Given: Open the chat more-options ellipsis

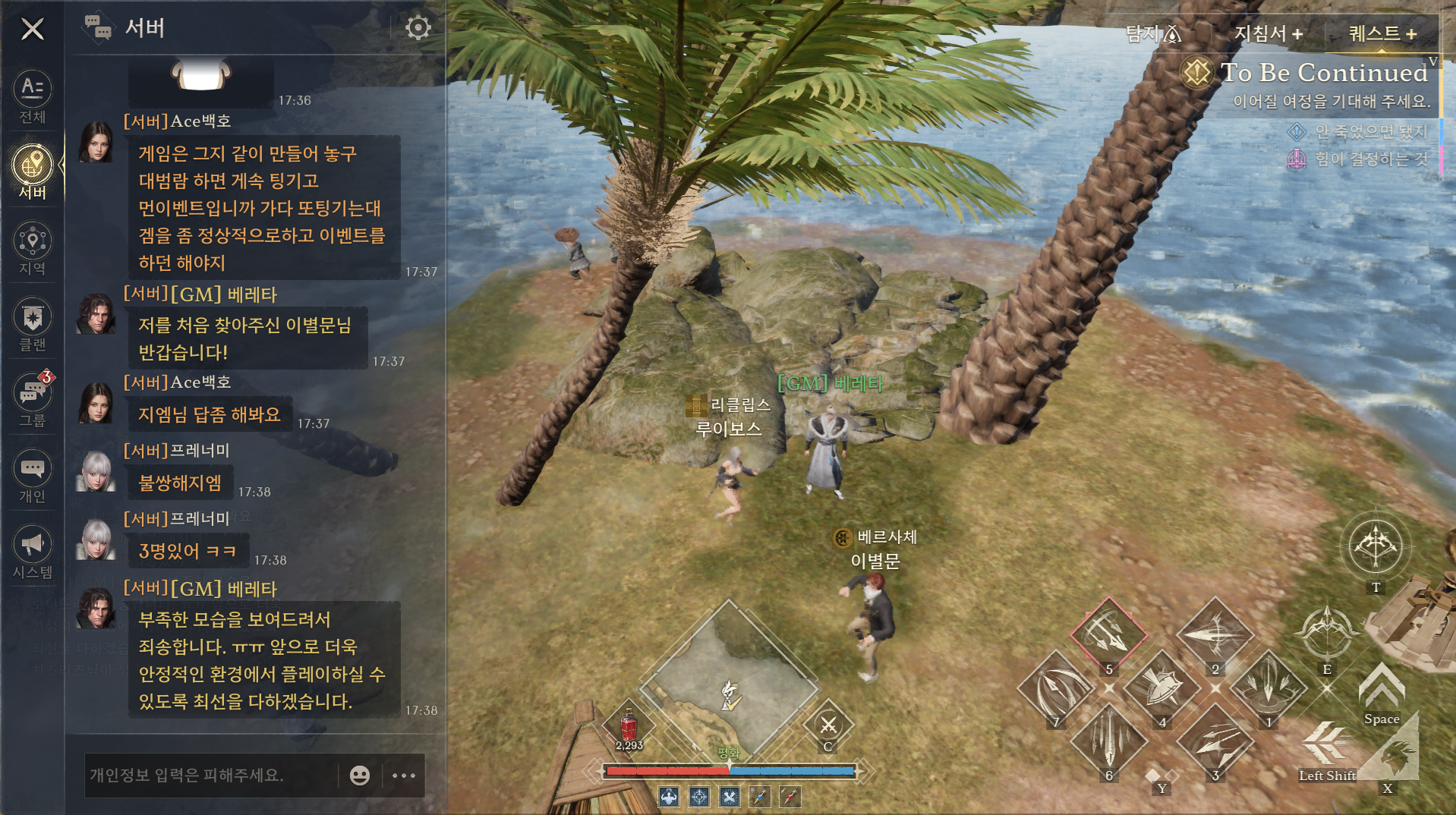Looking at the screenshot, I should click(x=403, y=775).
